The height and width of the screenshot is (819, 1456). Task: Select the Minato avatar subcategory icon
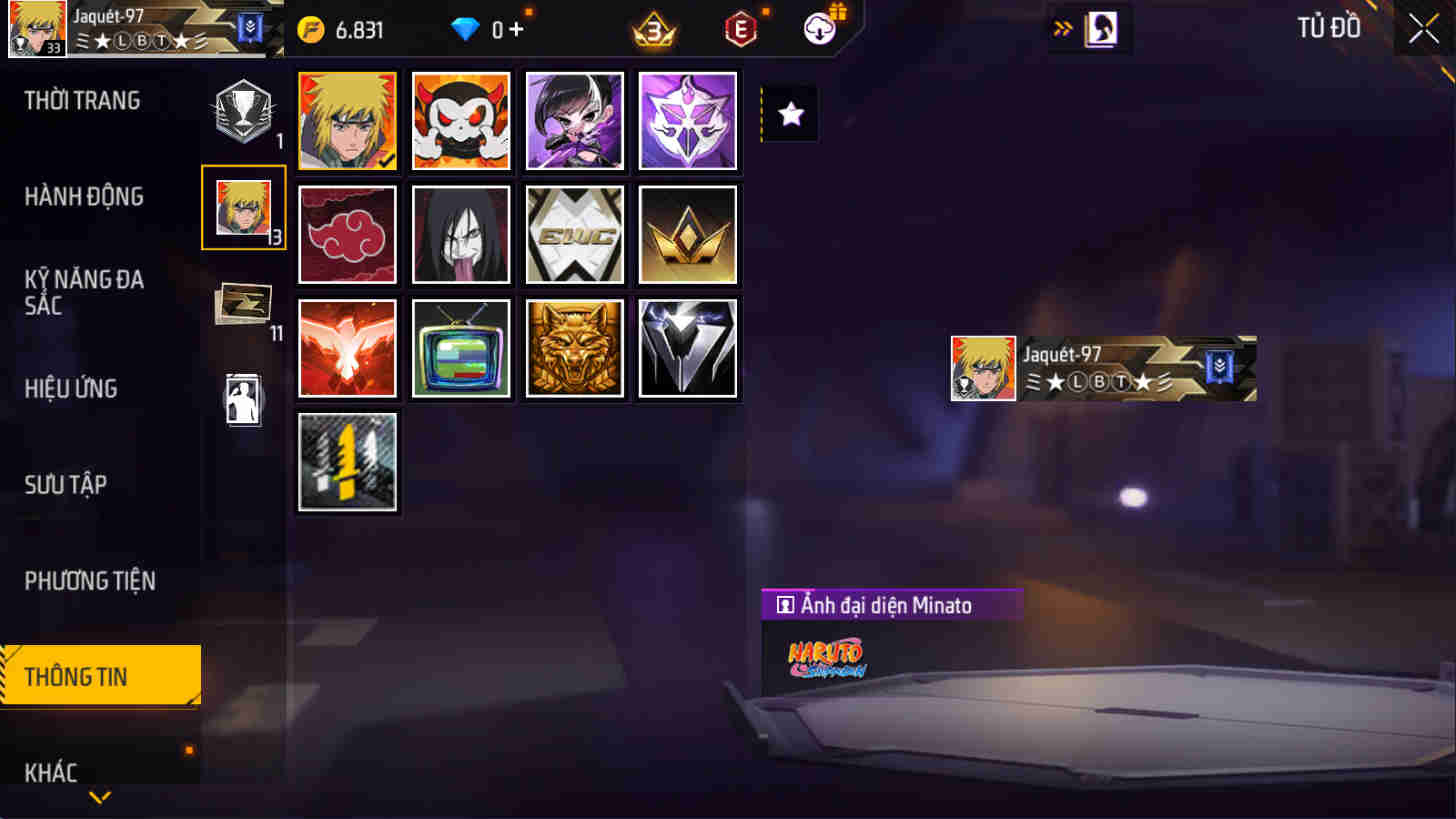(243, 208)
